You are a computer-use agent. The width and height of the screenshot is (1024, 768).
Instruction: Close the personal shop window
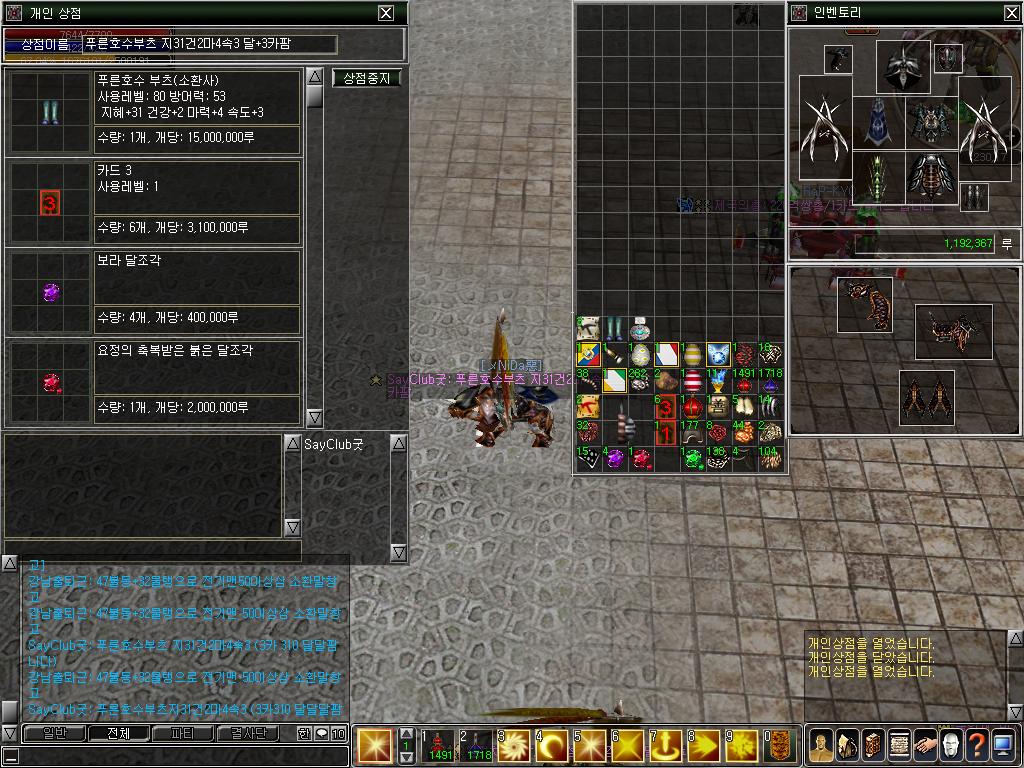click(386, 13)
